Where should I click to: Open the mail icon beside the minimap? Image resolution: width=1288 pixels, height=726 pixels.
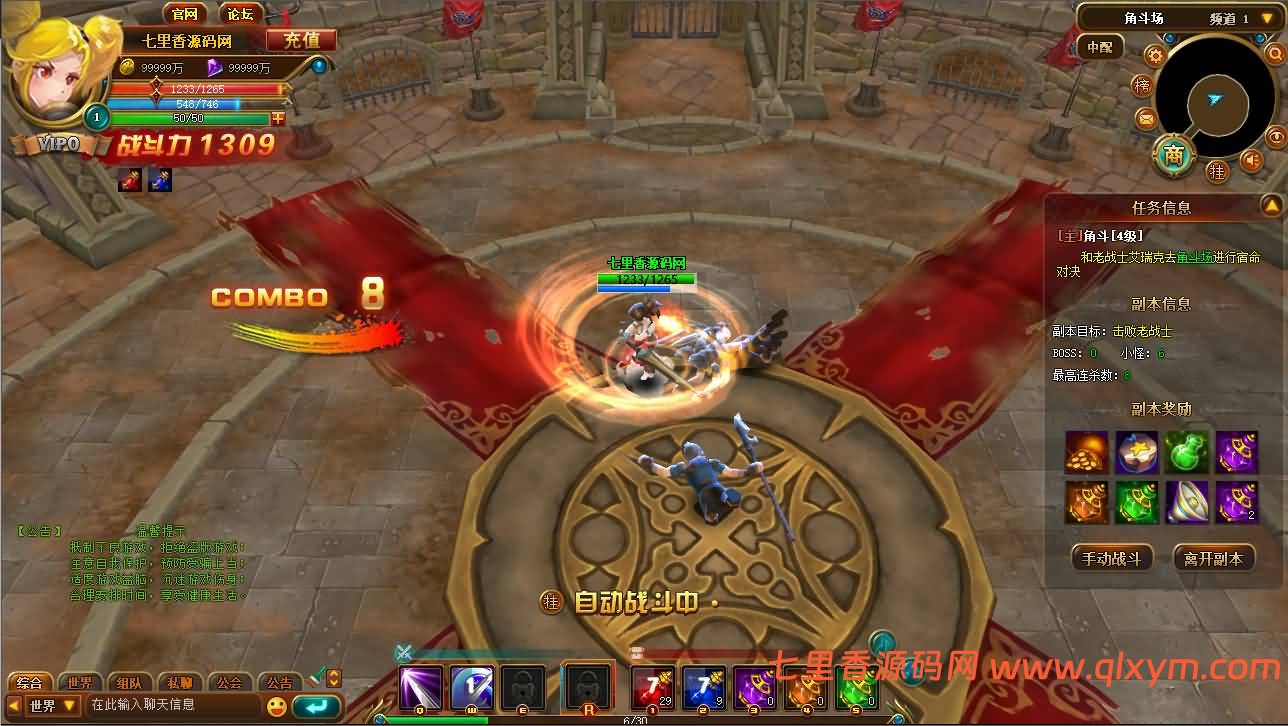[x=1146, y=119]
